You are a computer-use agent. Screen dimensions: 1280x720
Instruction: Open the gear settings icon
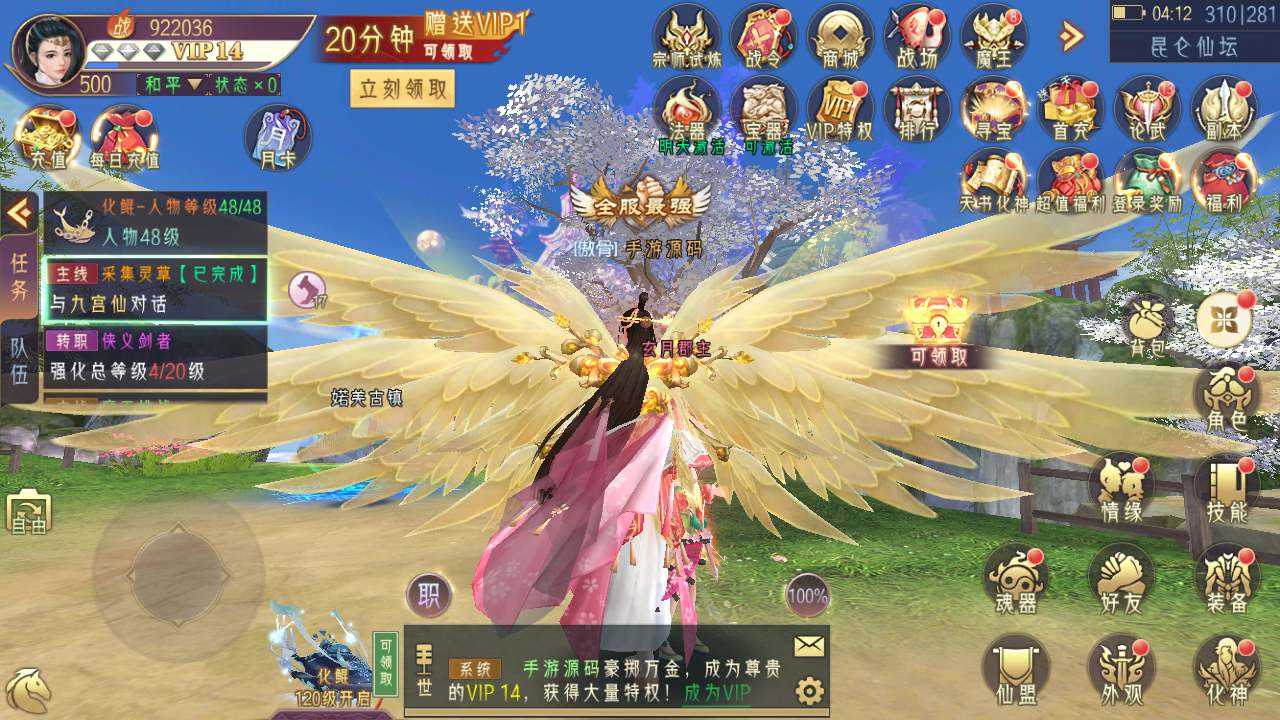(809, 691)
